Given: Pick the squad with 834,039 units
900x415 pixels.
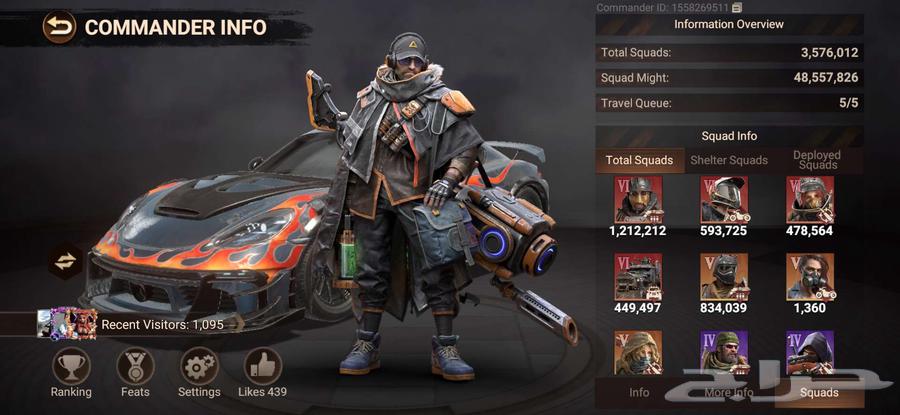Looking at the screenshot, I should 724,277.
